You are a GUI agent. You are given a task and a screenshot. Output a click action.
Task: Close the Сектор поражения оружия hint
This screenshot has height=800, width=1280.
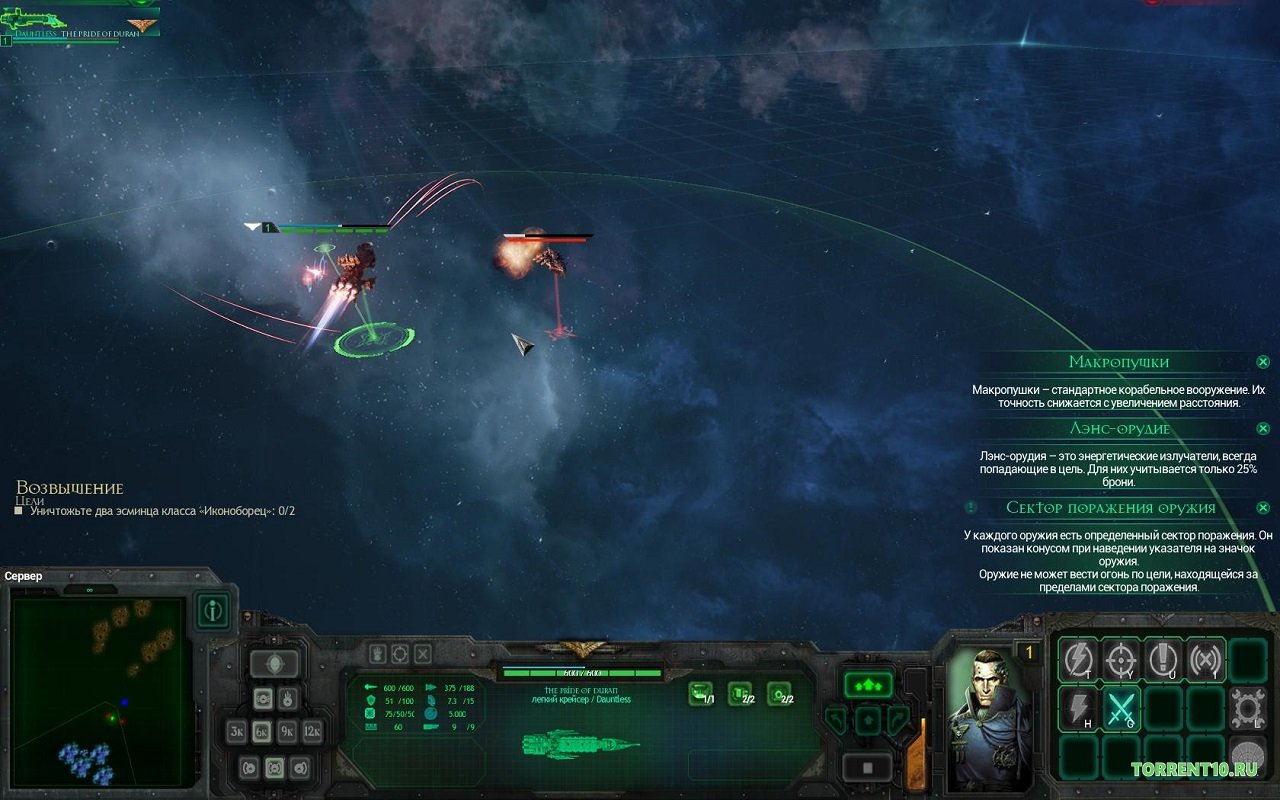click(x=1263, y=507)
